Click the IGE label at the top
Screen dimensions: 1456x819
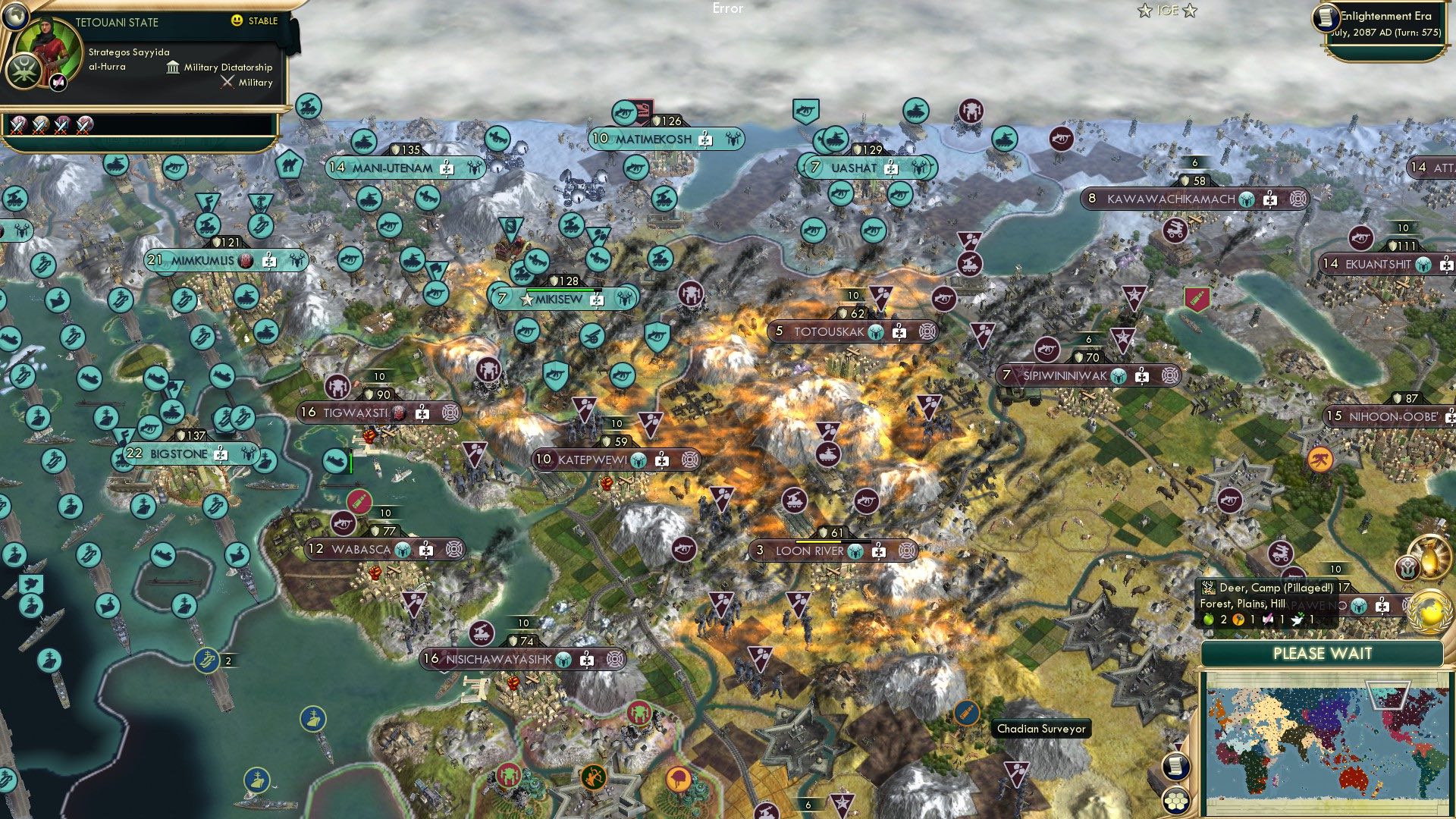click(1169, 11)
